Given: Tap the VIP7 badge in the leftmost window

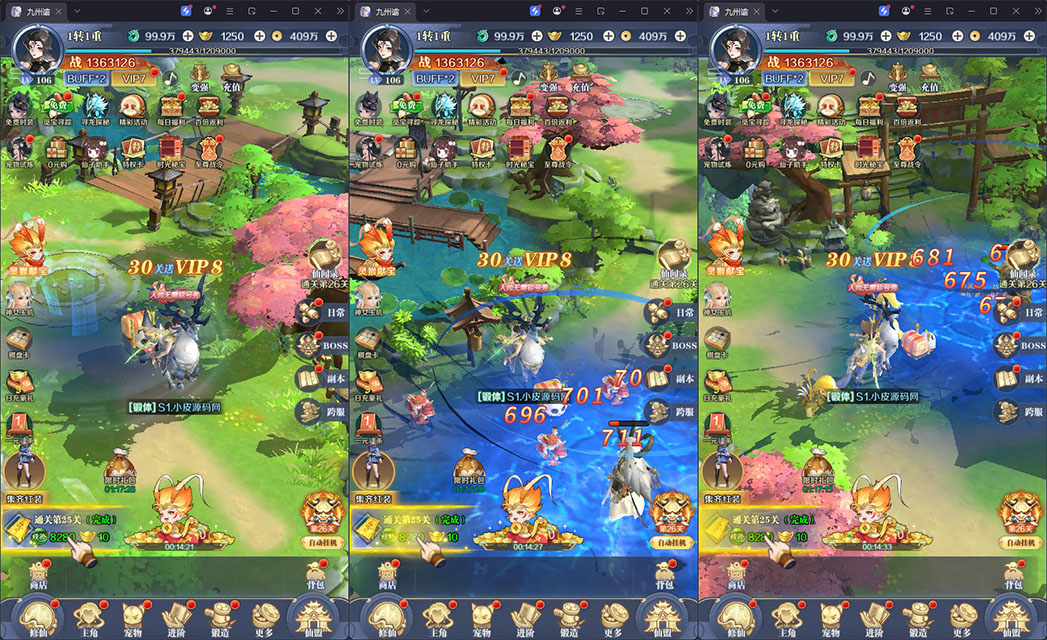Looking at the screenshot, I should pos(133,78).
